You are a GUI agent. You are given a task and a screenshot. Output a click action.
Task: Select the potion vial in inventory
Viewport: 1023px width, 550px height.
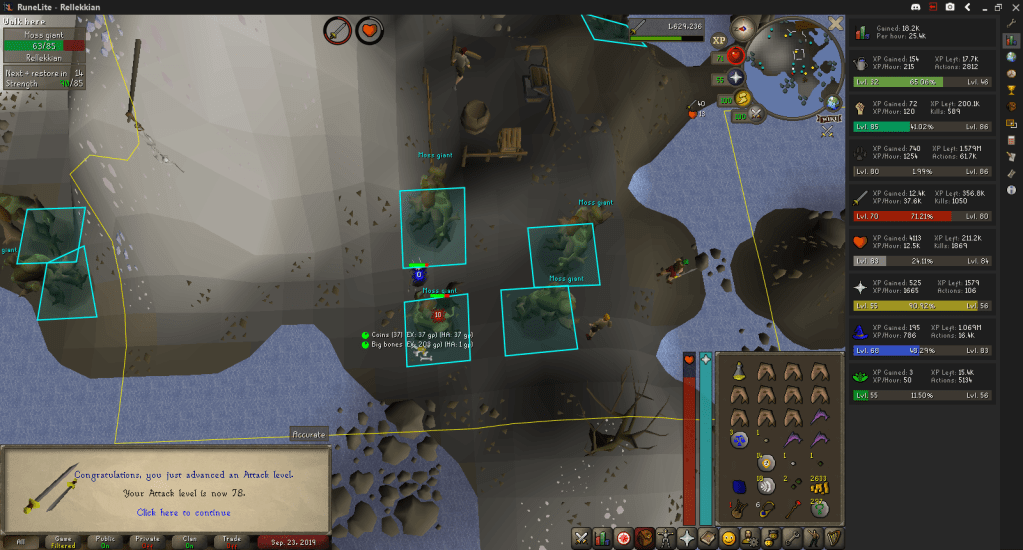(737, 371)
